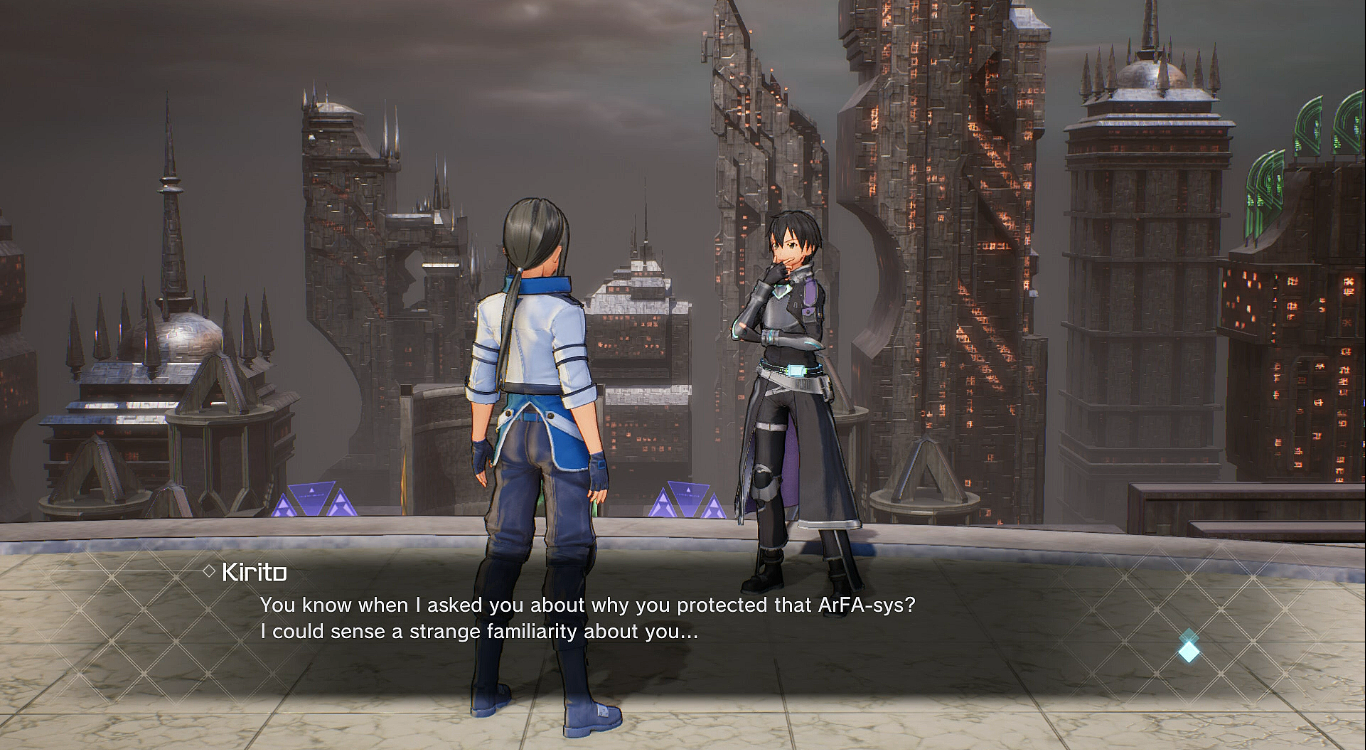Screen dimensions: 1366x750
Task: Advance dialogue with the cyan diamond indicator
Action: [1188, 648]
